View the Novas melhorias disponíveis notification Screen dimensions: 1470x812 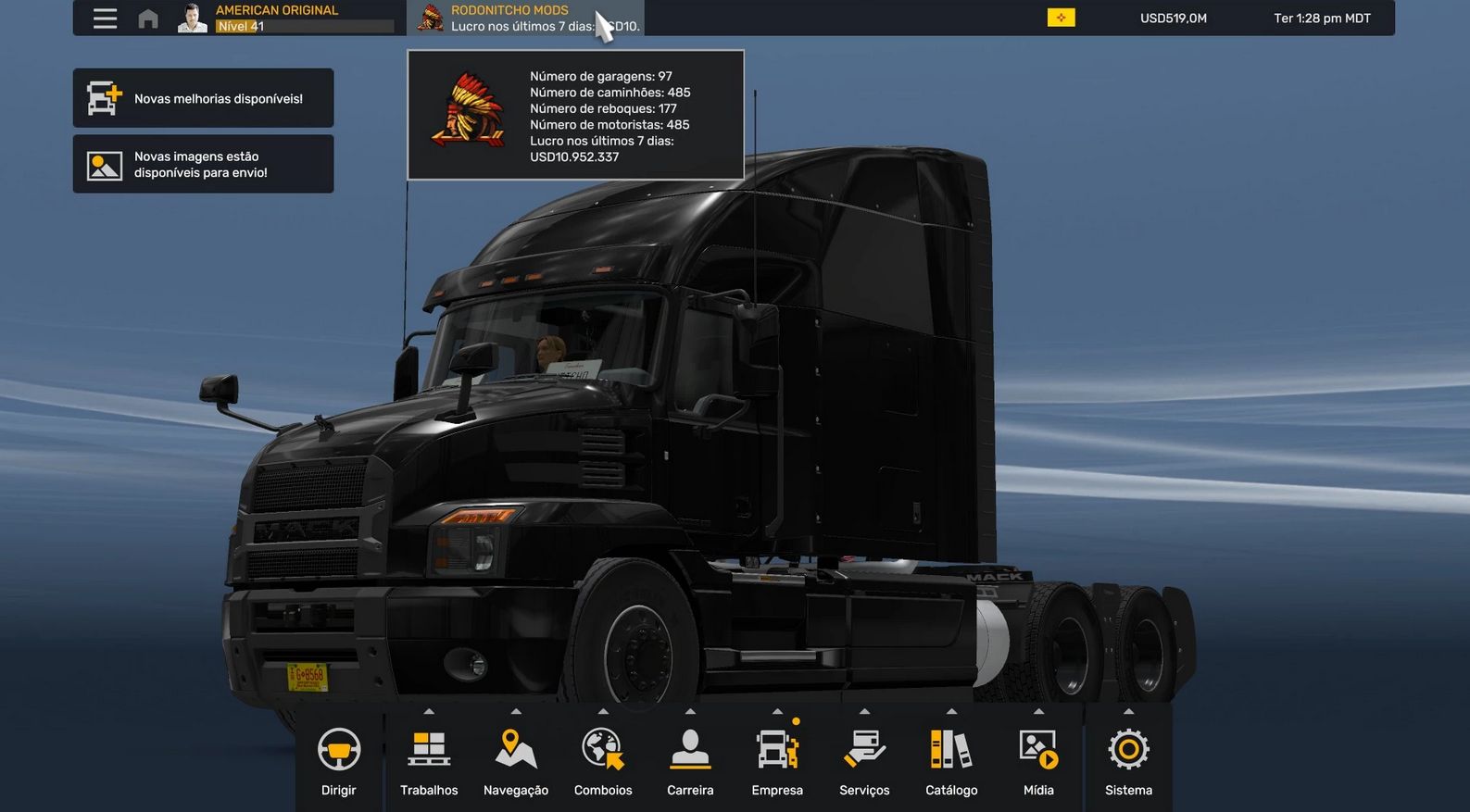click(x=203, y=98)
